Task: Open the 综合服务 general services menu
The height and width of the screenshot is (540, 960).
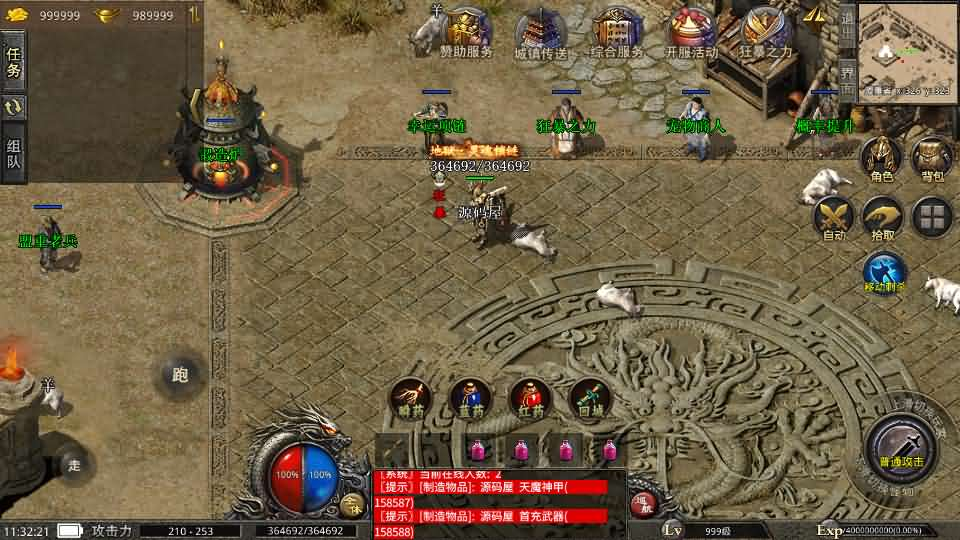Action: (x=617, y=33)
